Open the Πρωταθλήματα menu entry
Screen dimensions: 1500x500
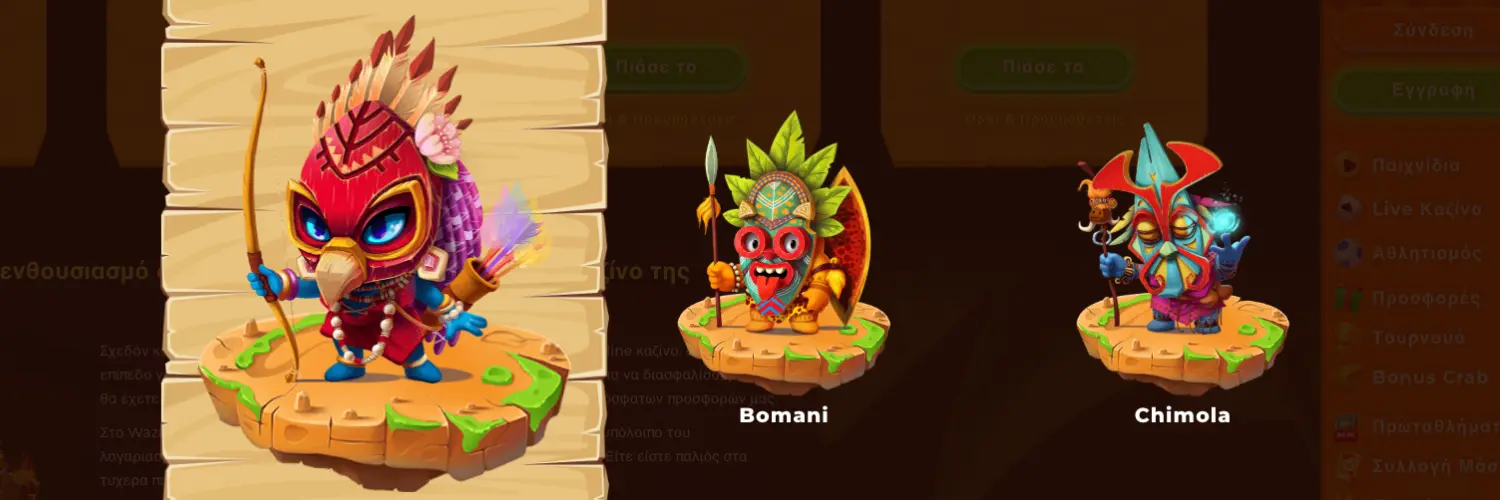(x=1430, y=428)
